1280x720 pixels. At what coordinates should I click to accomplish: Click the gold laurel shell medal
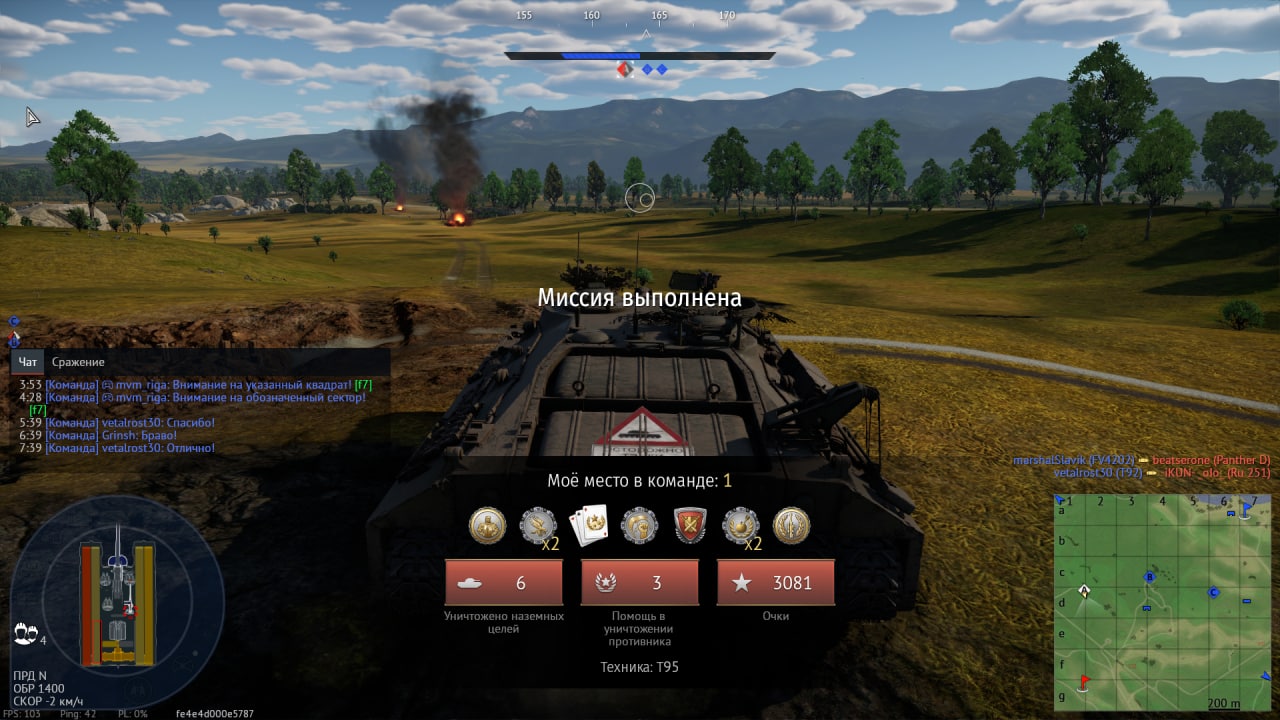pyautogui.click(x=791, y=525)
